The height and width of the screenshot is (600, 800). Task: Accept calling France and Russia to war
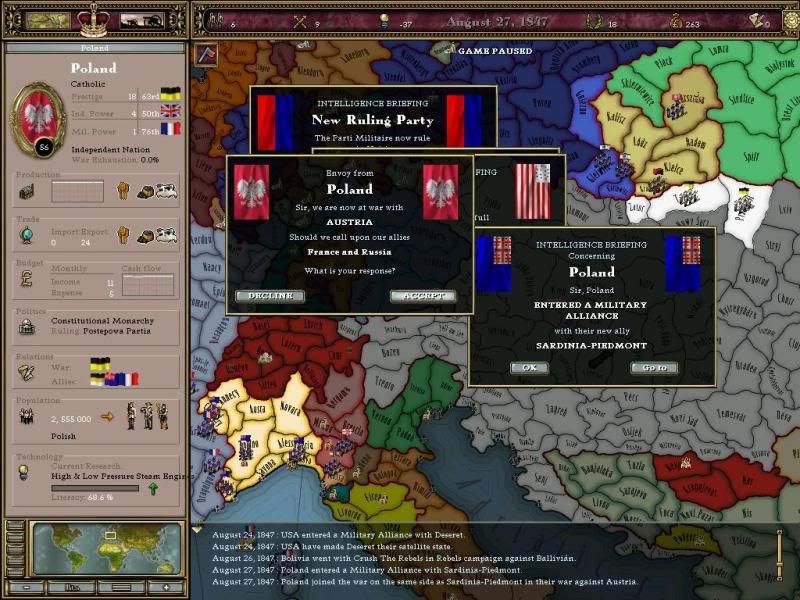pos(423,296)
